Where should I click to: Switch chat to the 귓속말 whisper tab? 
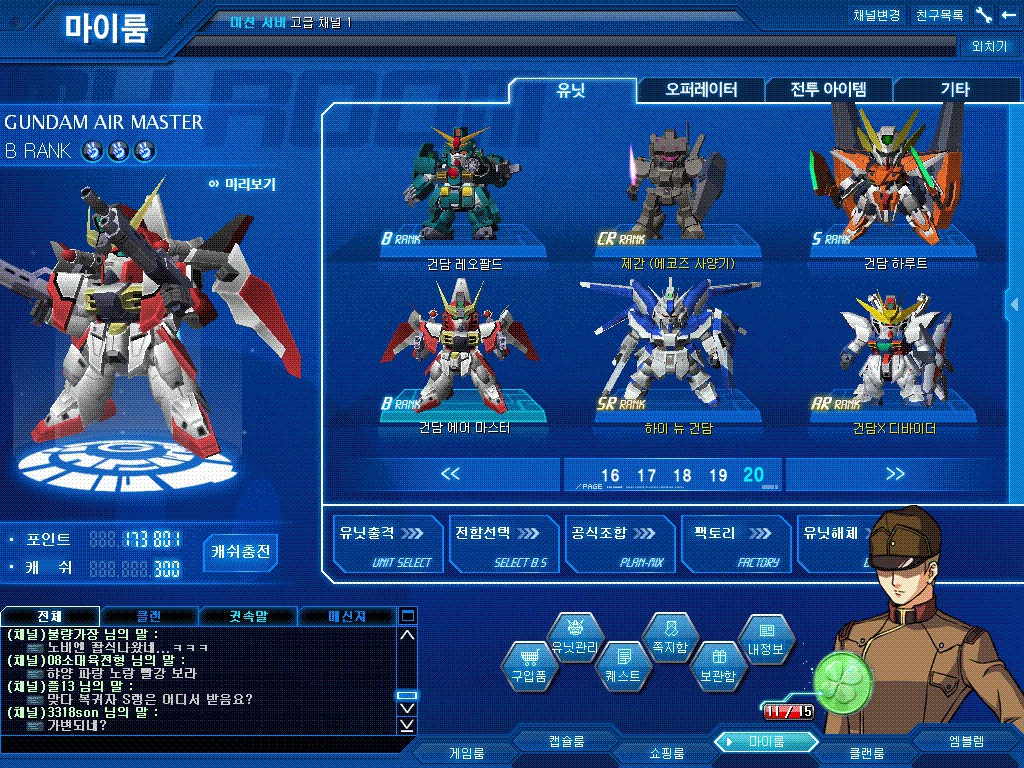click(x=248, y=616)
